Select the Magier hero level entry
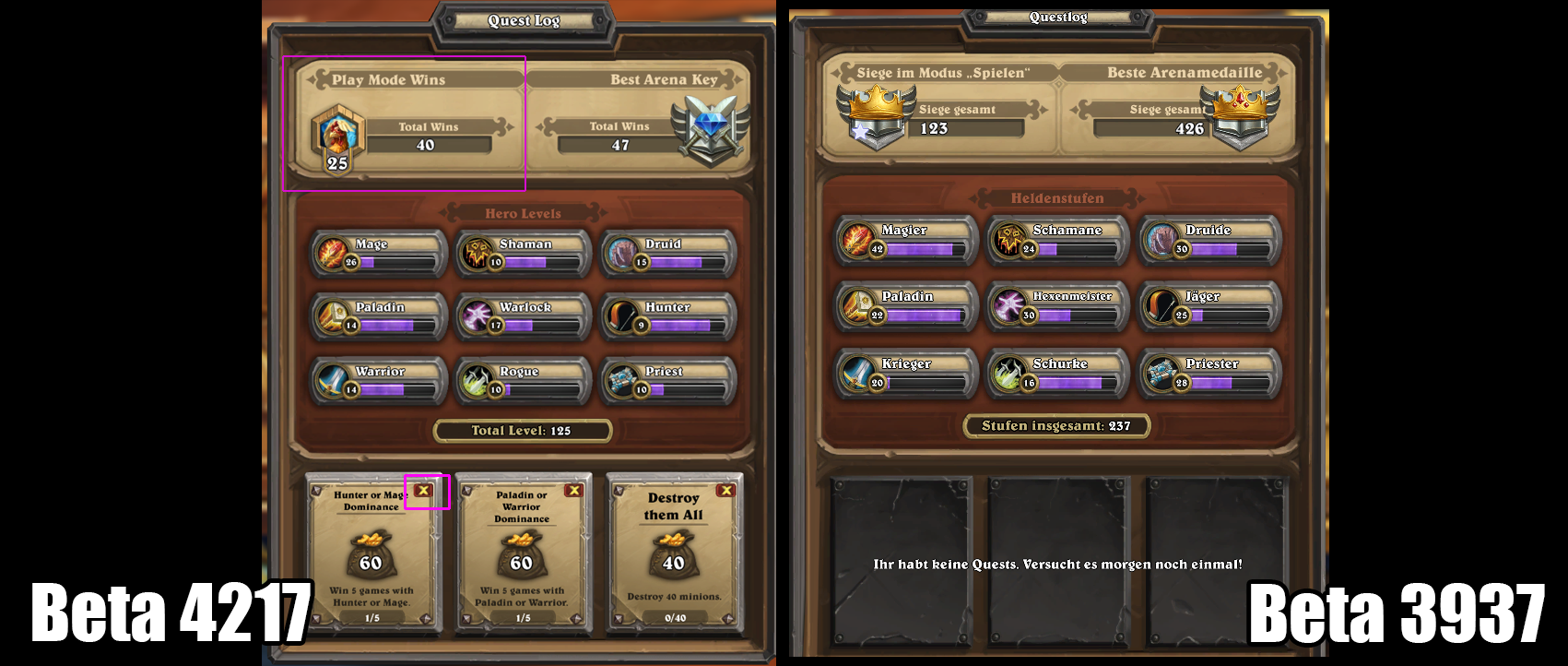The height and width of the screenshot is (666, 1568). click(x=906, y=240)
